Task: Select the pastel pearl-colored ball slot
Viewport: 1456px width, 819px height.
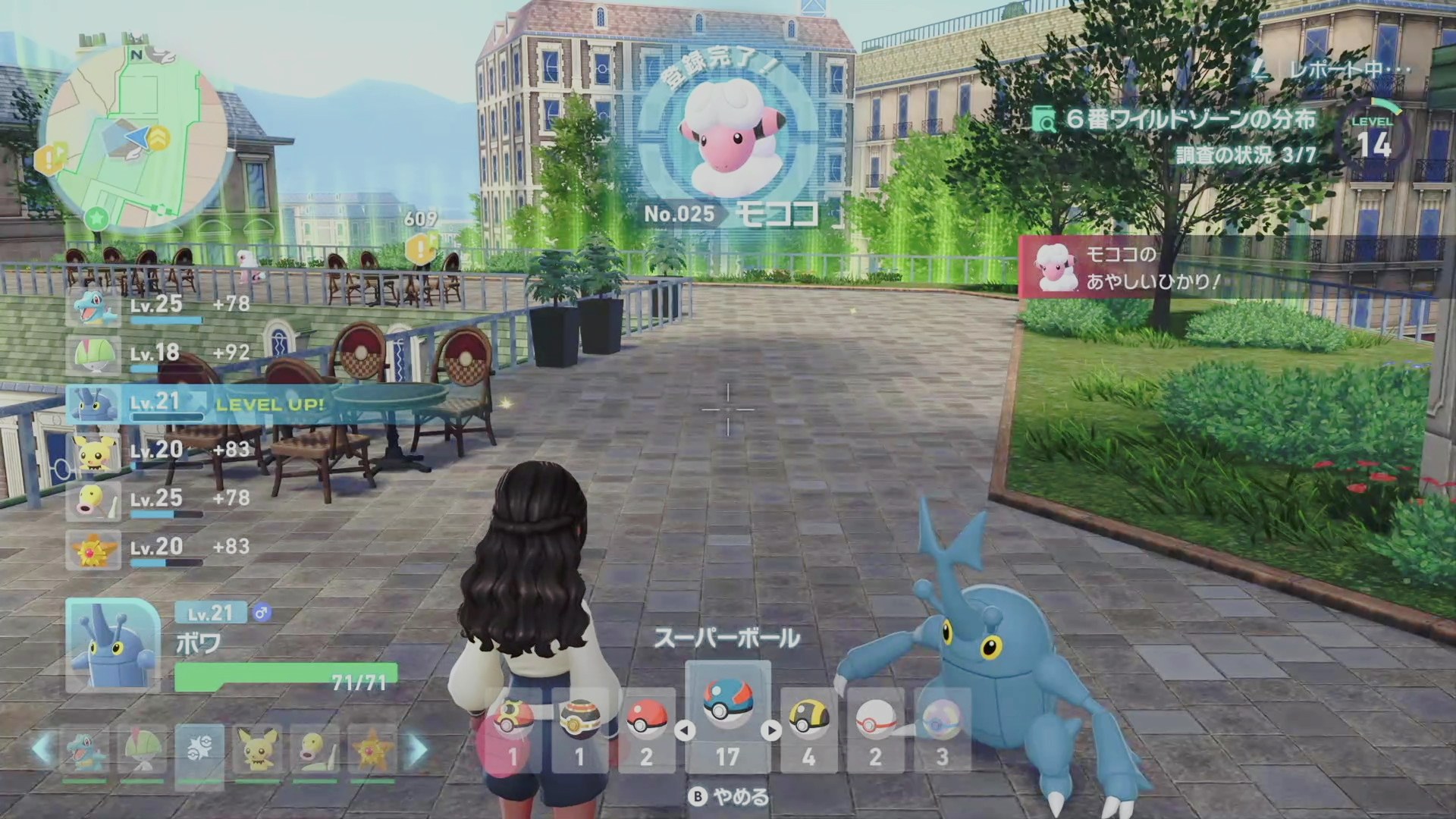Action: pyautogui.click(x=942, y=730)
